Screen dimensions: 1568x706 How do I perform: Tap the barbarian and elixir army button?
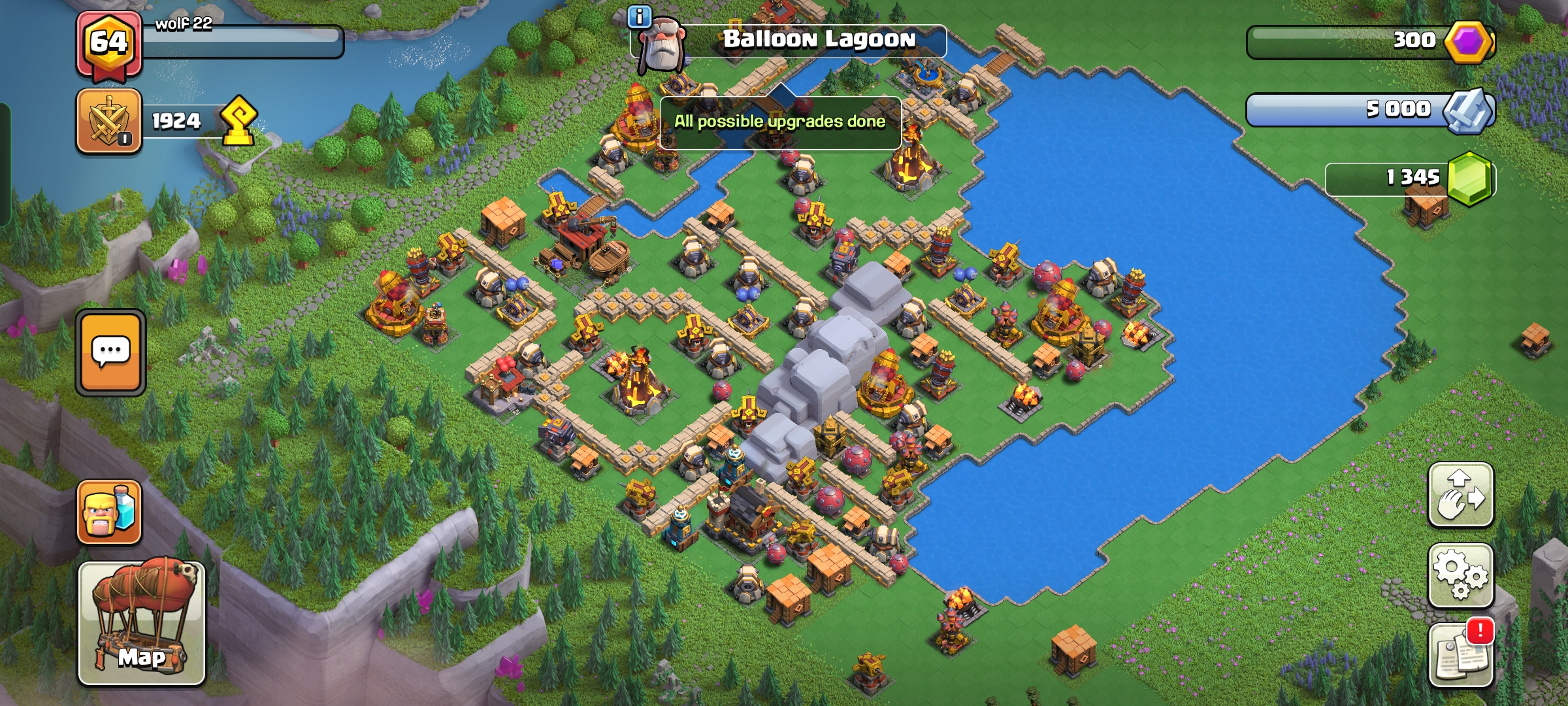(x=109, y=513)
